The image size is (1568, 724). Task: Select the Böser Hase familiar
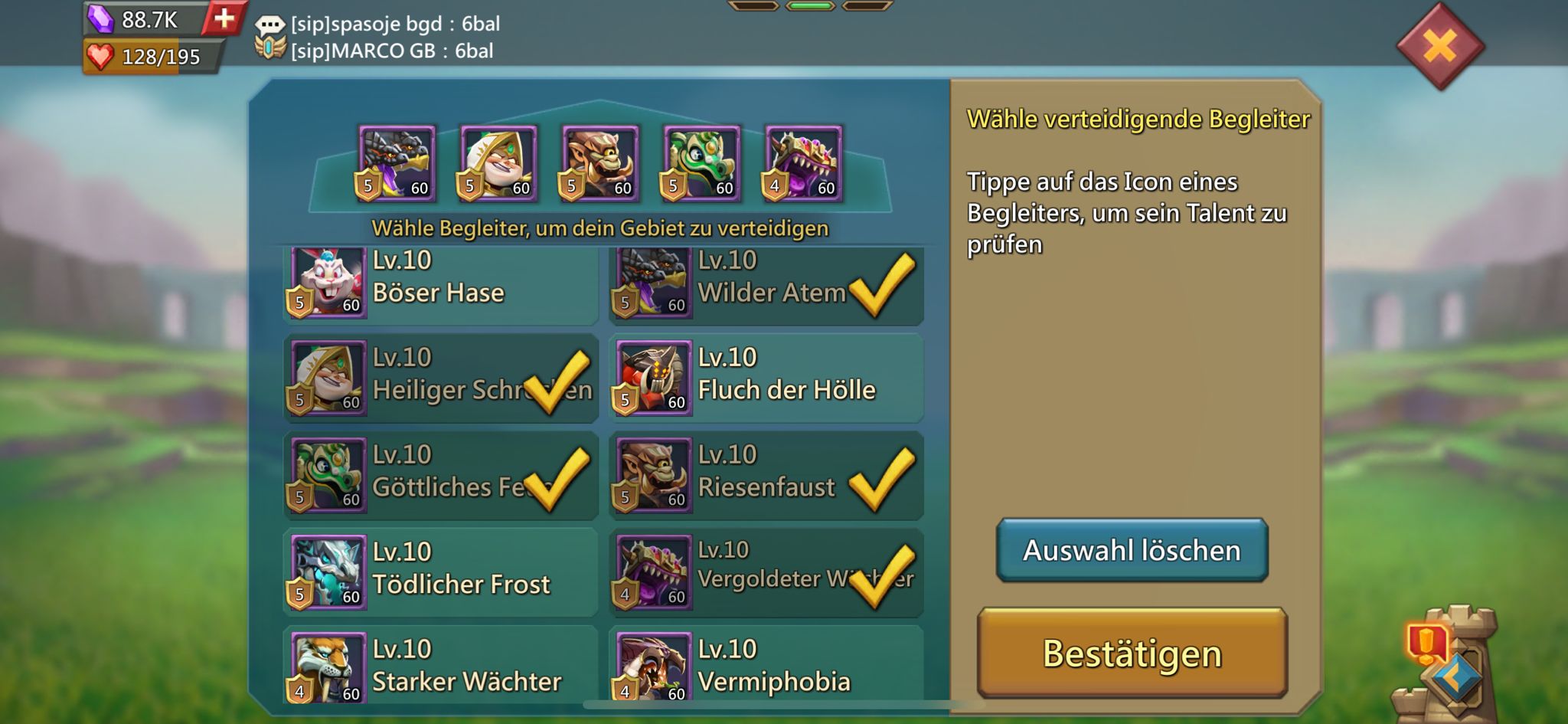coord(440,283)
